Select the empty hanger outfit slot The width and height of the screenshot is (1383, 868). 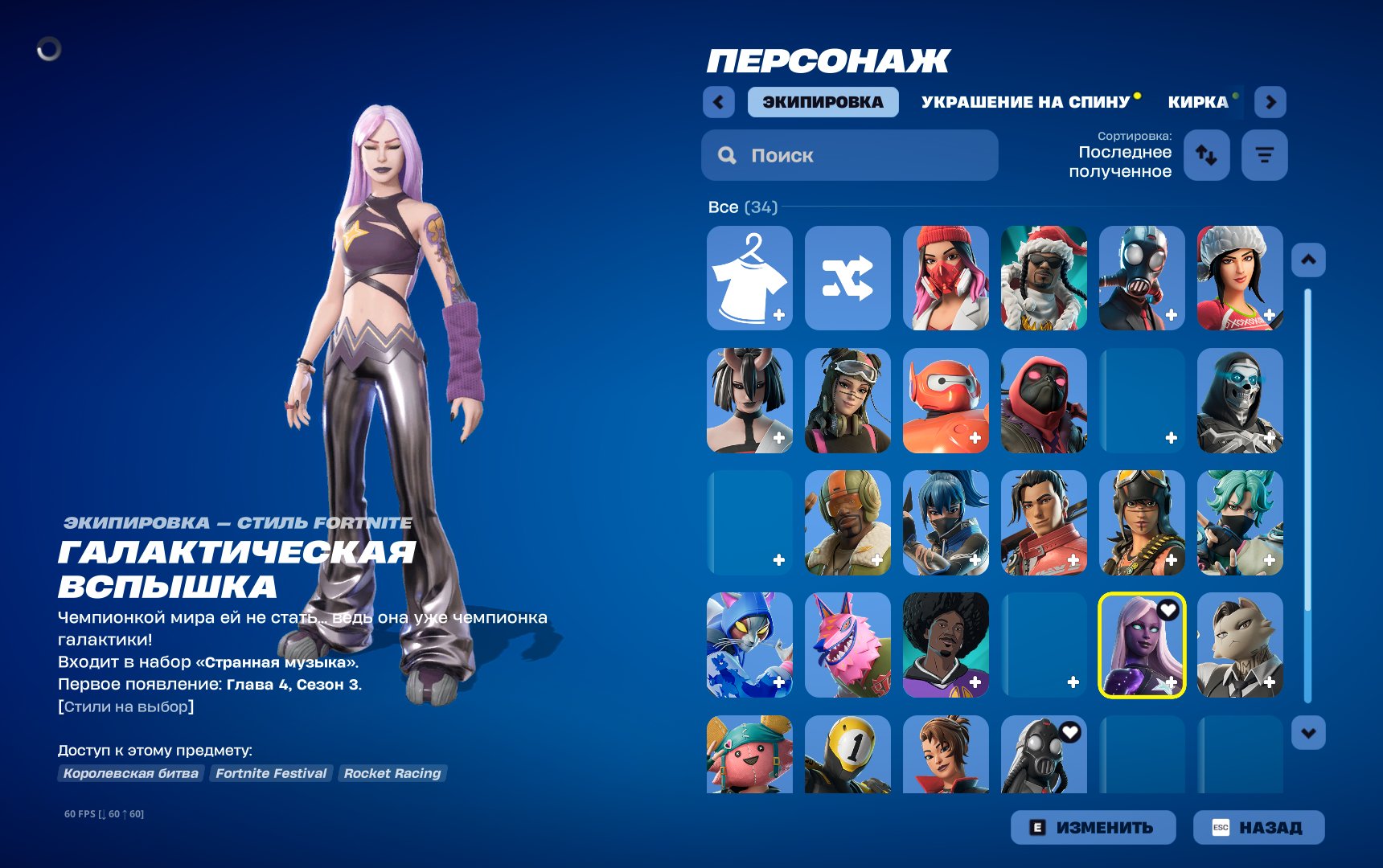click(749, 279)
